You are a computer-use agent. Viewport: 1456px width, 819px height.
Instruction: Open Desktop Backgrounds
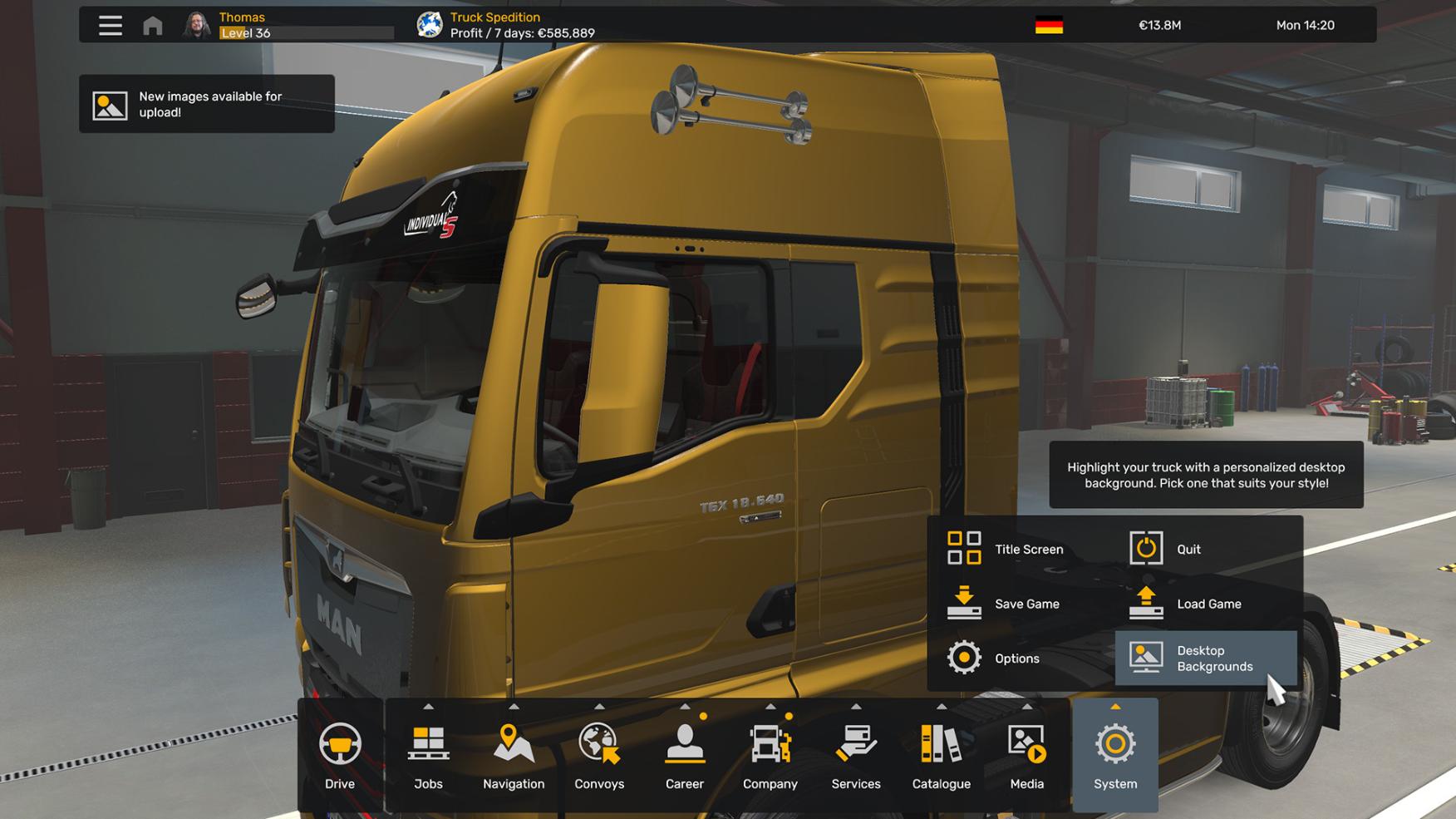(x=1204, y=658)
